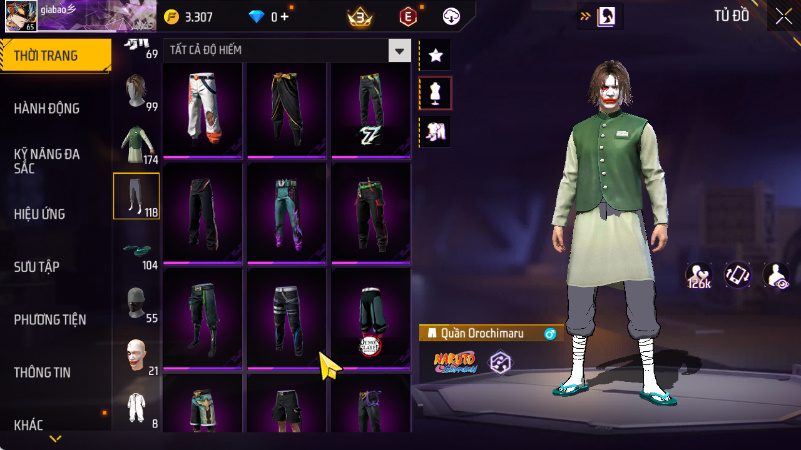
Task: Switch to the Phương Tiện vehicles menu
Action: click(x=50, y=320)
